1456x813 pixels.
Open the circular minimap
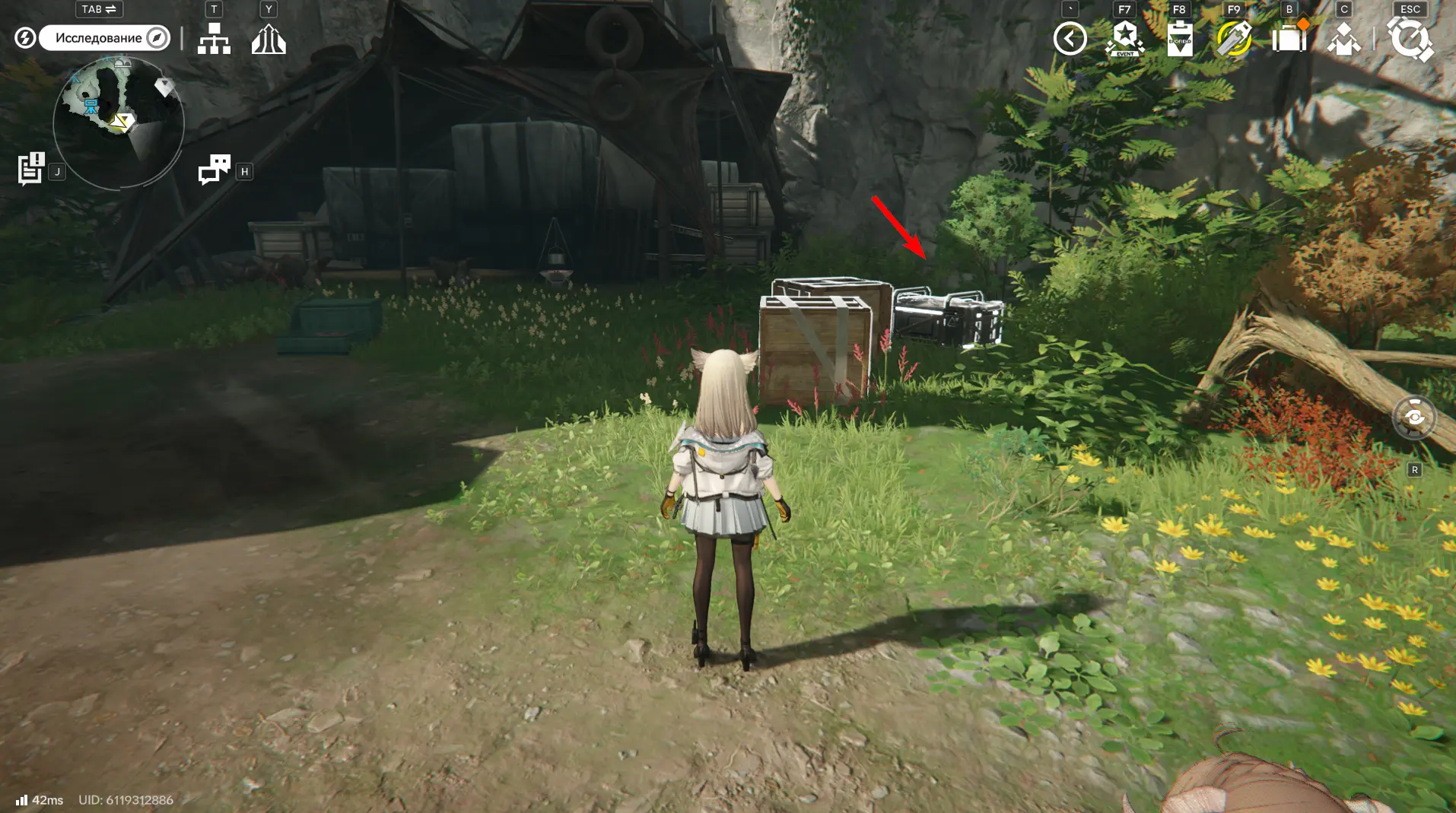119,123
